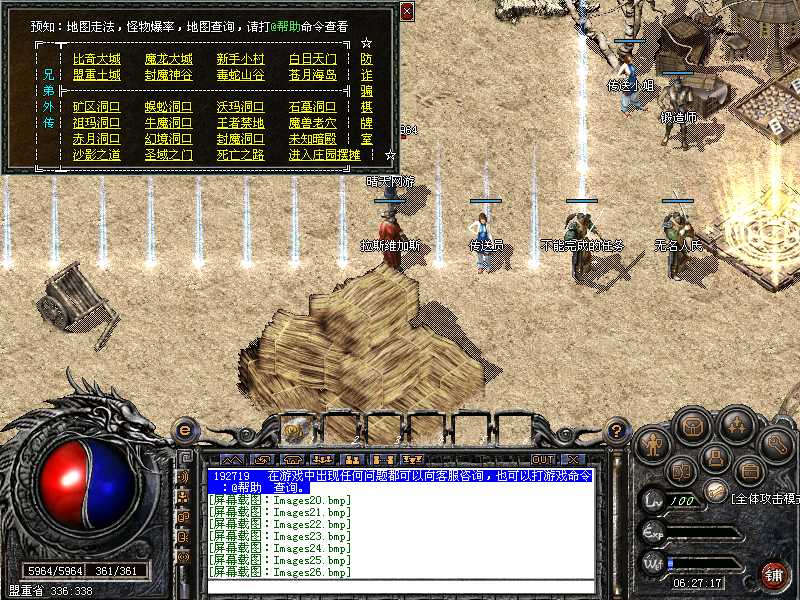Open the round 铺 shop button
This screenshot has height=600, width=800.
pyautogui.click(x=773, y=574)
